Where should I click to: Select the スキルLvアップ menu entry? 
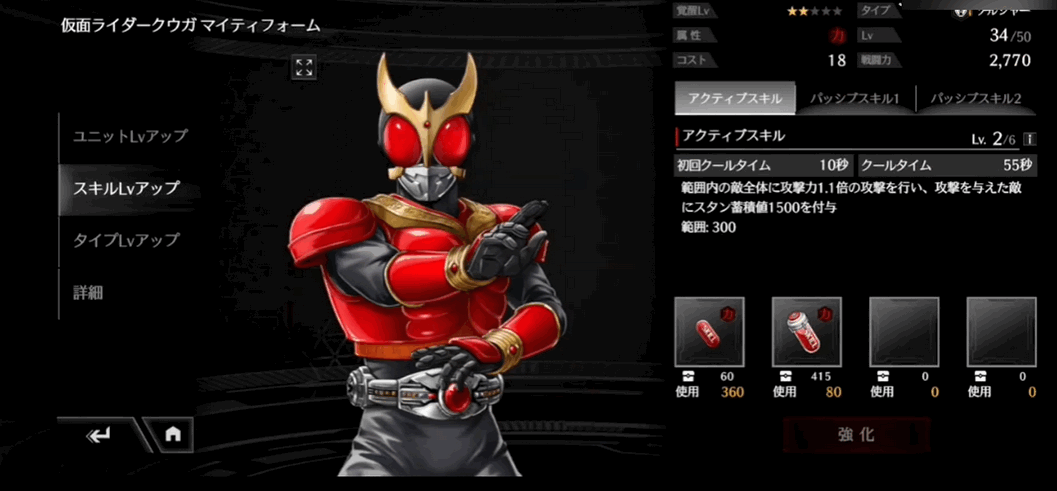pos(127,188)
